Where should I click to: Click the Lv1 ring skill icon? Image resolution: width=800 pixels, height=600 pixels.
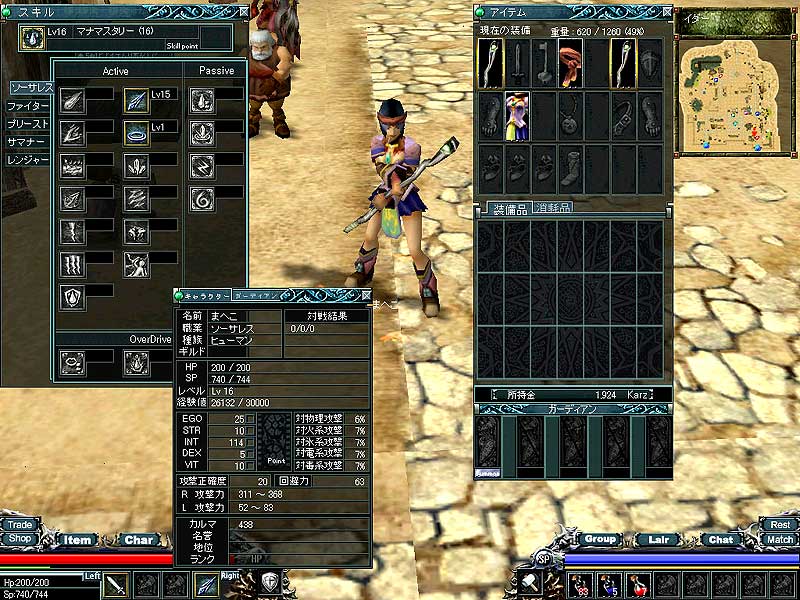[136, 132]
